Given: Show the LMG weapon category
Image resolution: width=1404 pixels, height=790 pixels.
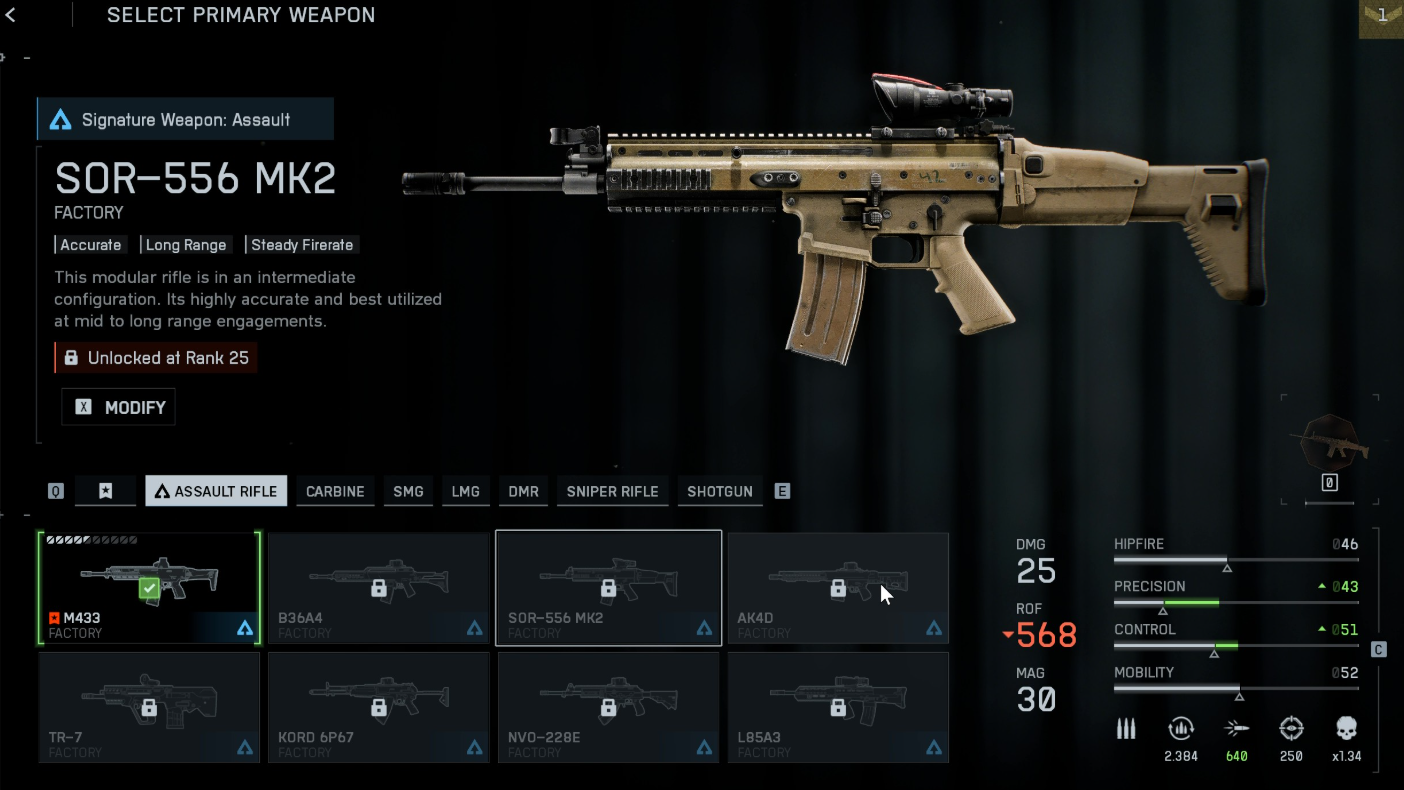Looking at the screenshot, I should 466,491.
